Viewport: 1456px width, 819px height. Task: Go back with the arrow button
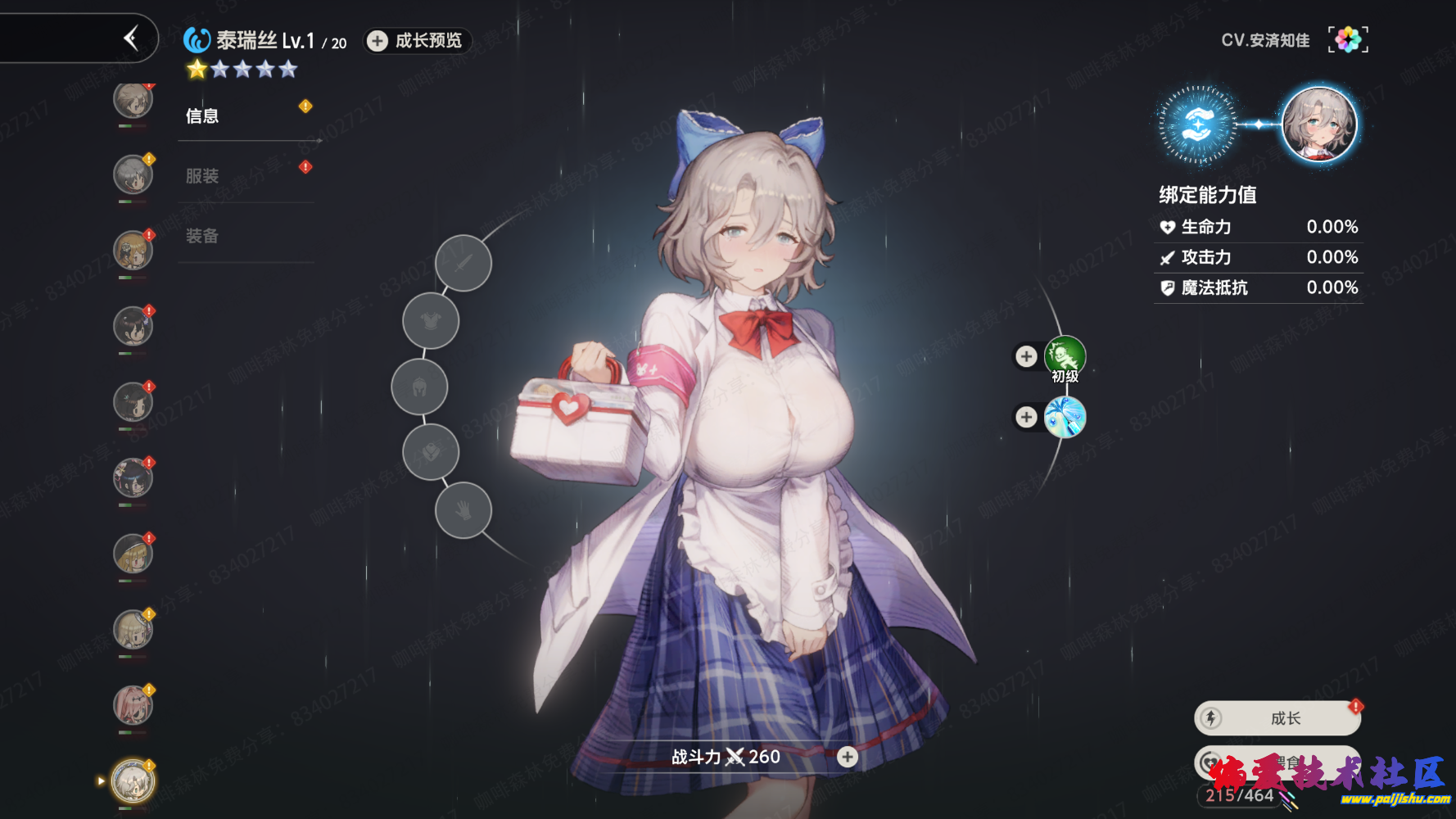[x=131, y=38]
